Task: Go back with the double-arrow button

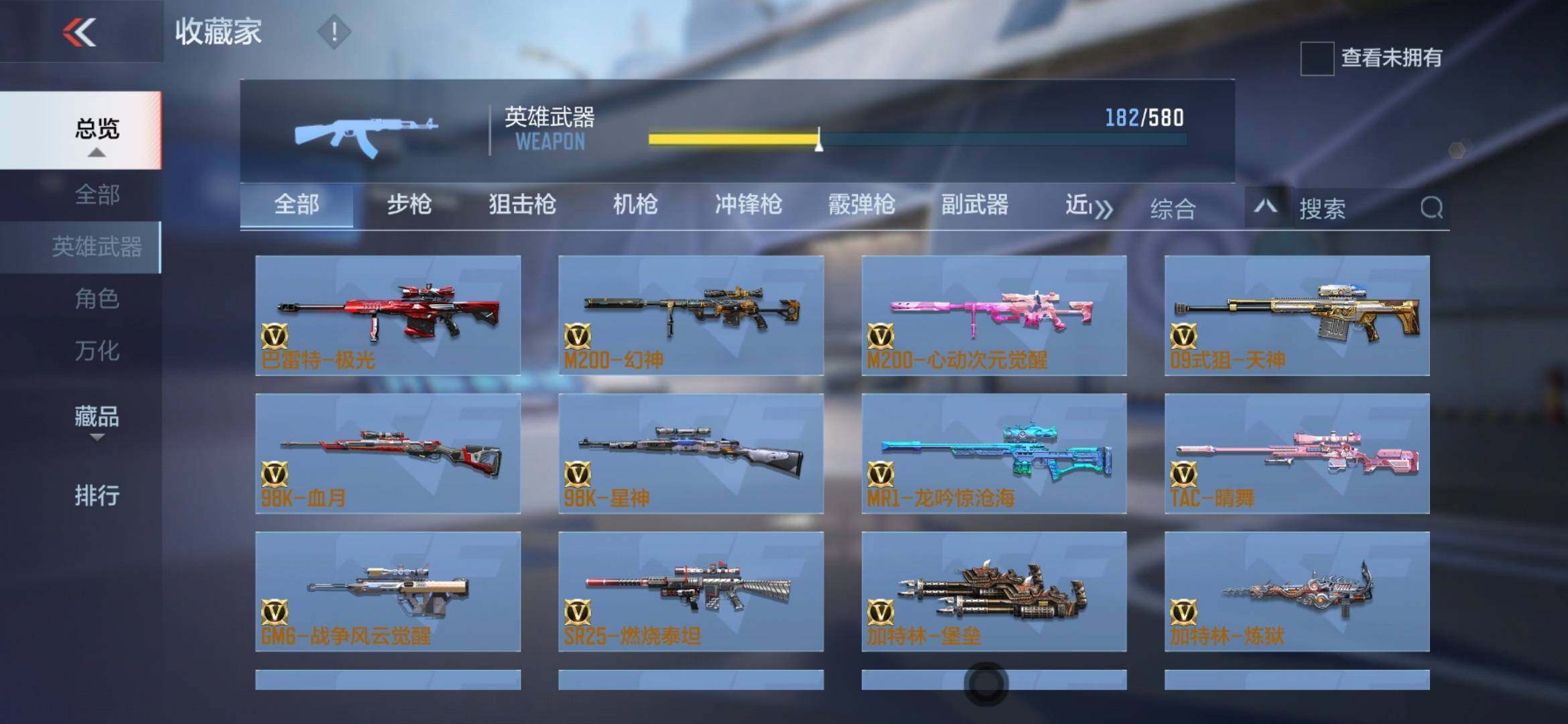Action: [80, 32]
